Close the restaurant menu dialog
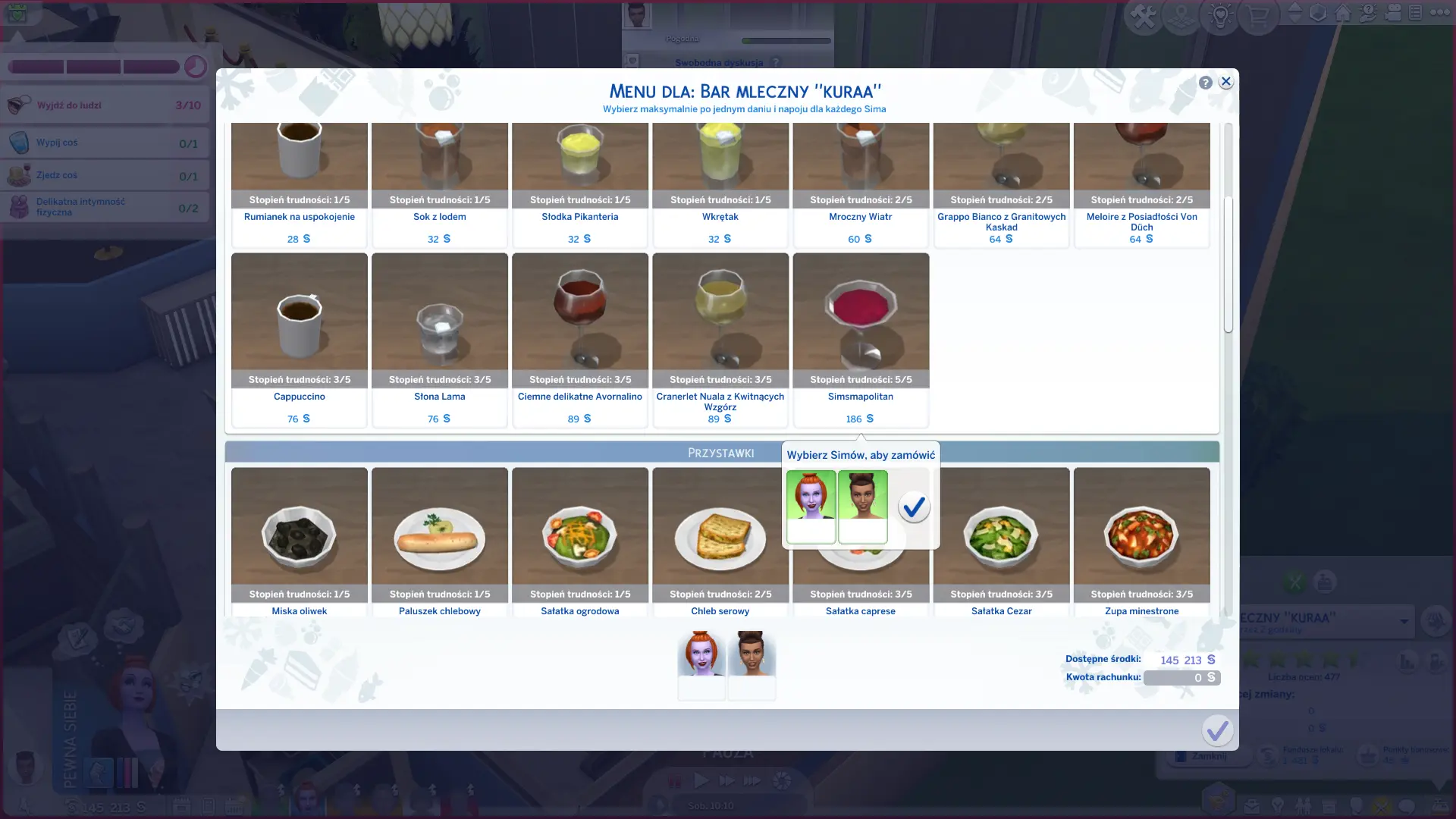Viewport: 1456px width, 819px height. [x=1225, y=82]
